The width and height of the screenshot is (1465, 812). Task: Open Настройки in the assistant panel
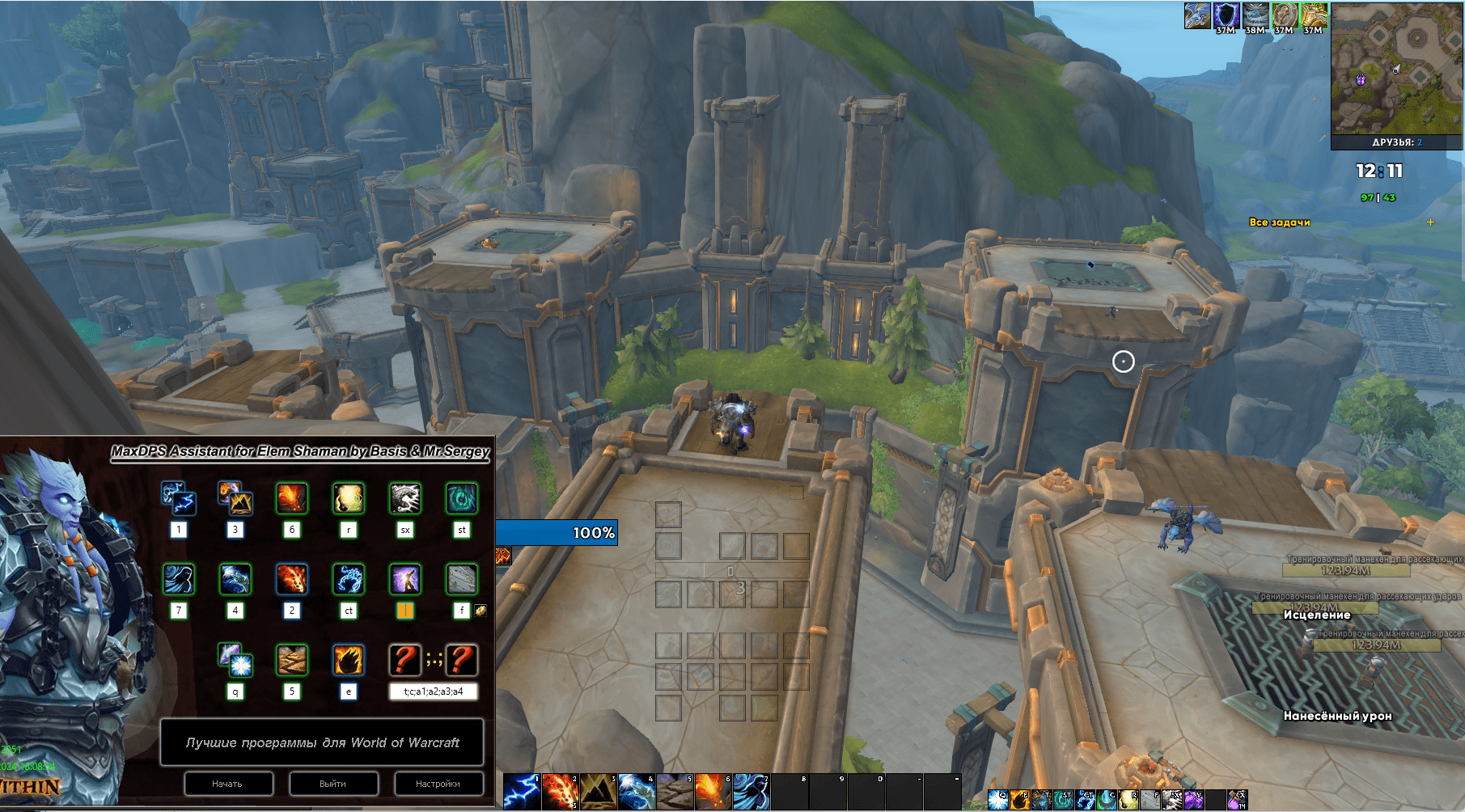pyautogui.click(x=438, y=783)
